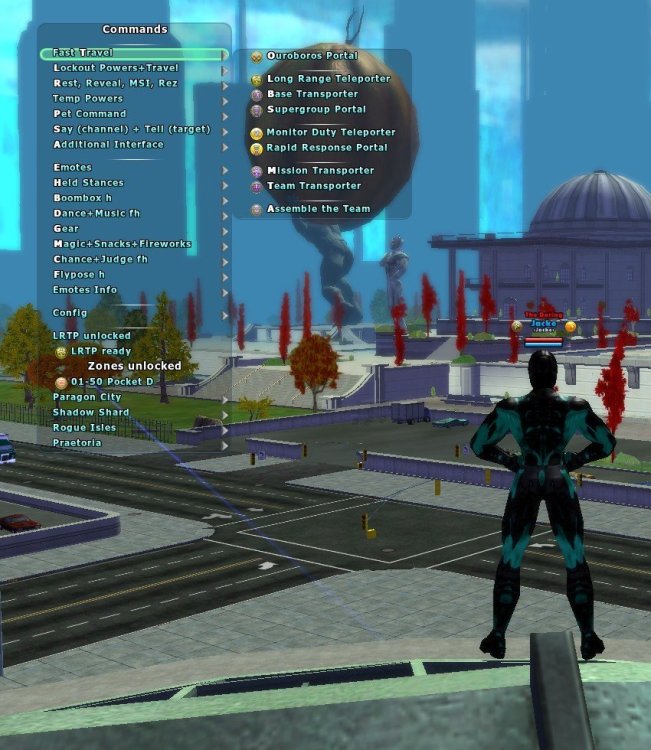Select Assemble the Team
This screenshot has height=750, width=651.
[317, 209]
